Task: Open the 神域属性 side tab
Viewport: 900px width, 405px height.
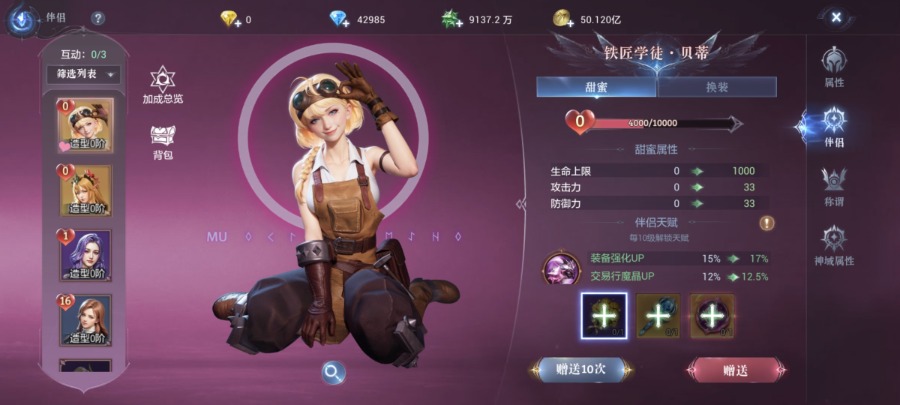Action: pyautogui.click(x=834, y=246)
